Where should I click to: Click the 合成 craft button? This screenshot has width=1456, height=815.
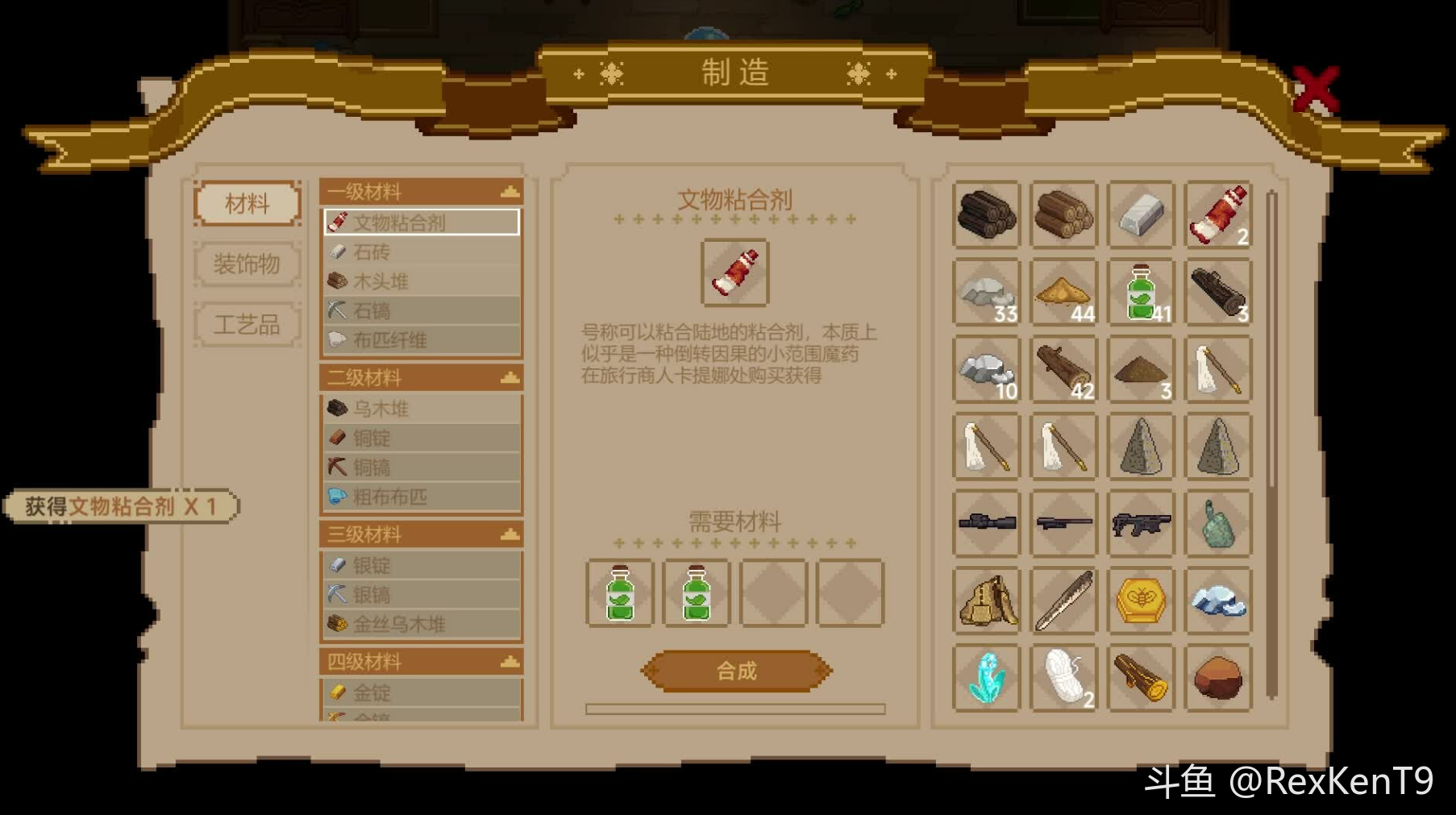[x=736, y=671]
